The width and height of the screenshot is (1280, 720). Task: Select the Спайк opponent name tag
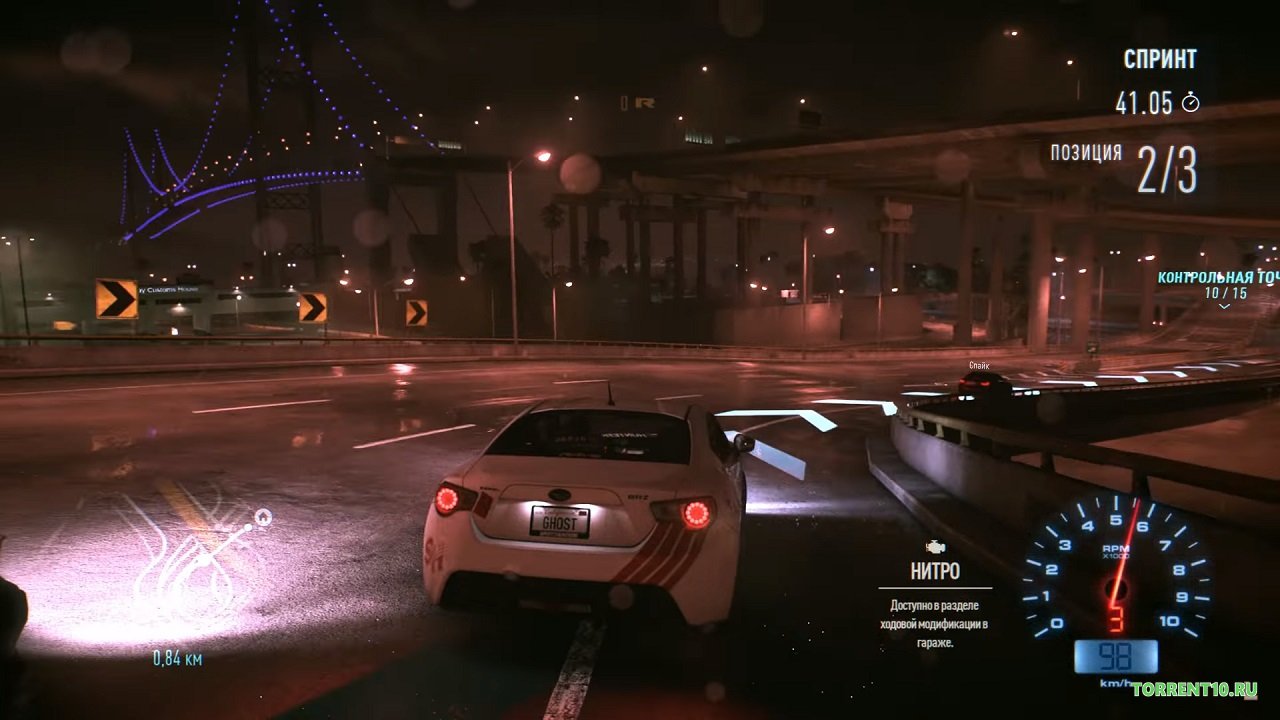click(x=978, y=366)
